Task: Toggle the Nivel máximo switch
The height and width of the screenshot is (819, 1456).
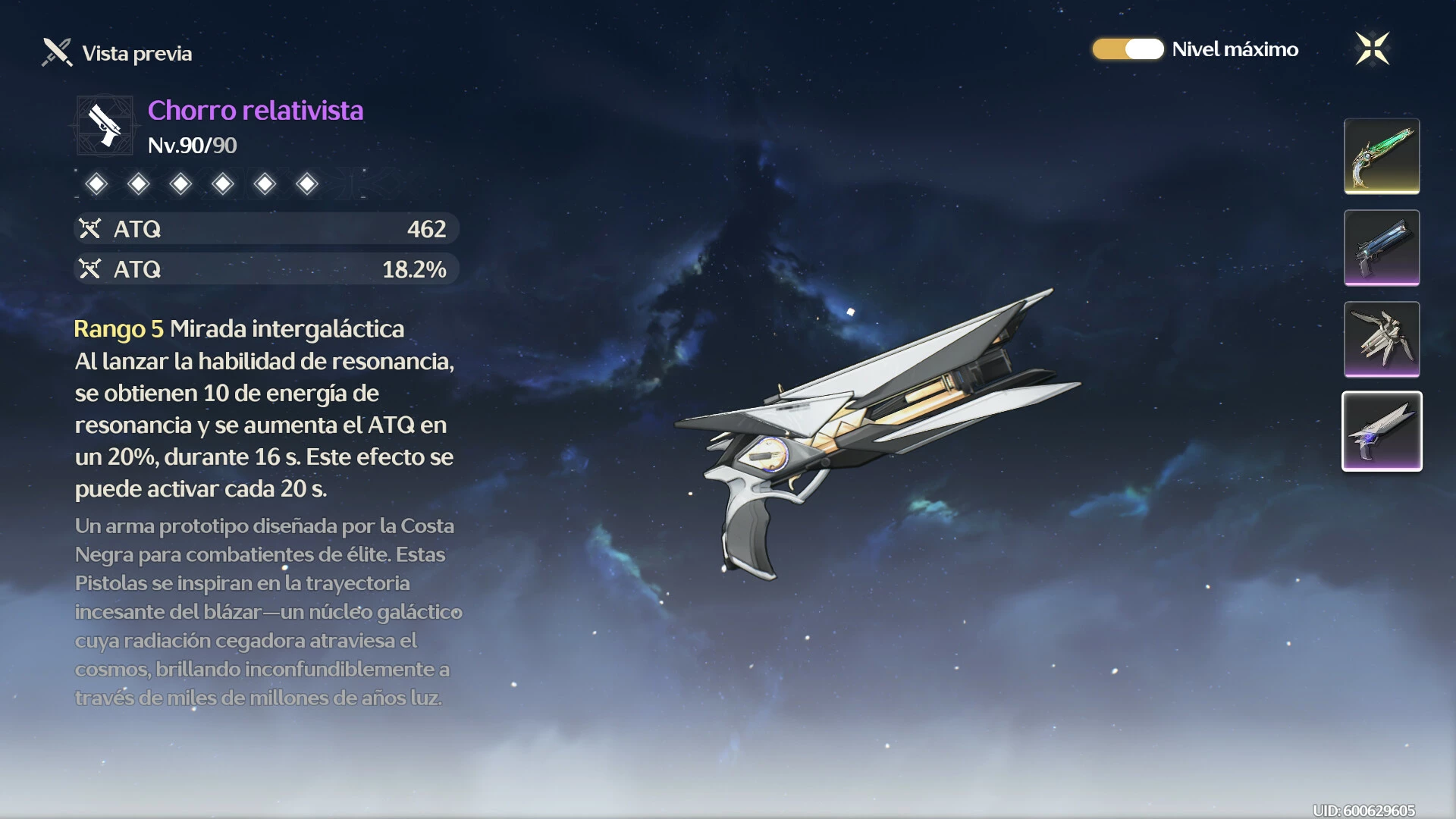Action: [x=1128, y=49]
